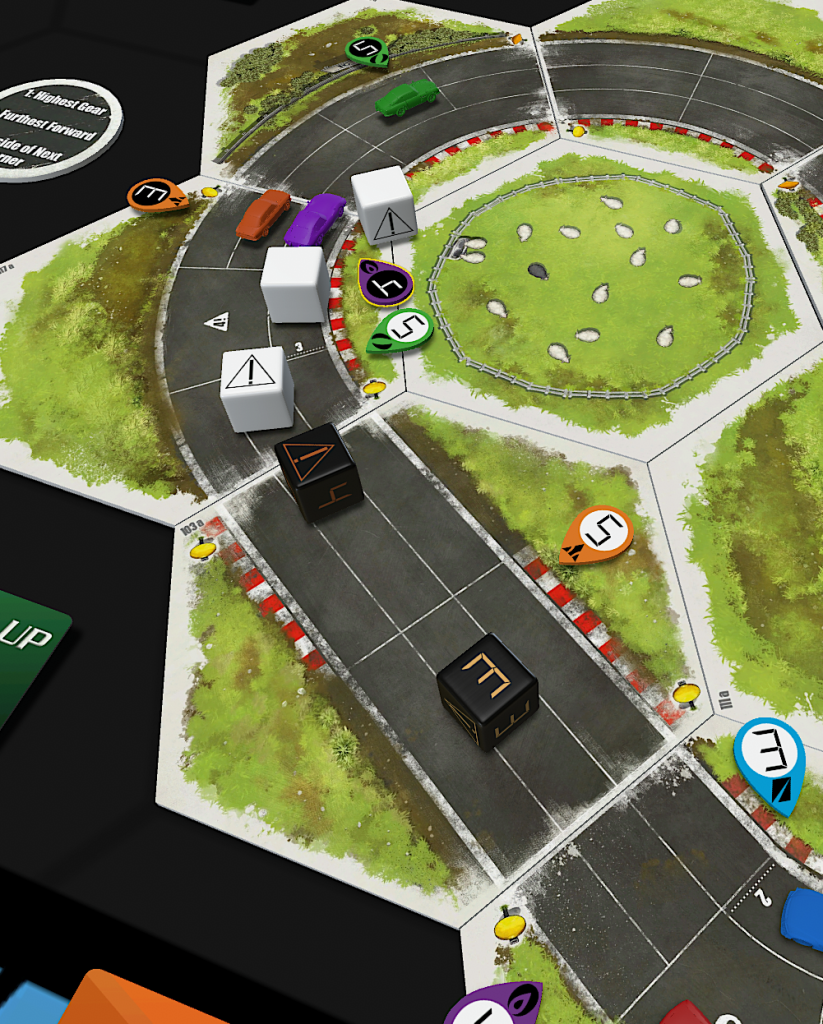The height and width of the screenshot is (1024, 823).
Task: Select the black die with orange warning triangle
Action: pyautogui.click(x=319, y=469)
